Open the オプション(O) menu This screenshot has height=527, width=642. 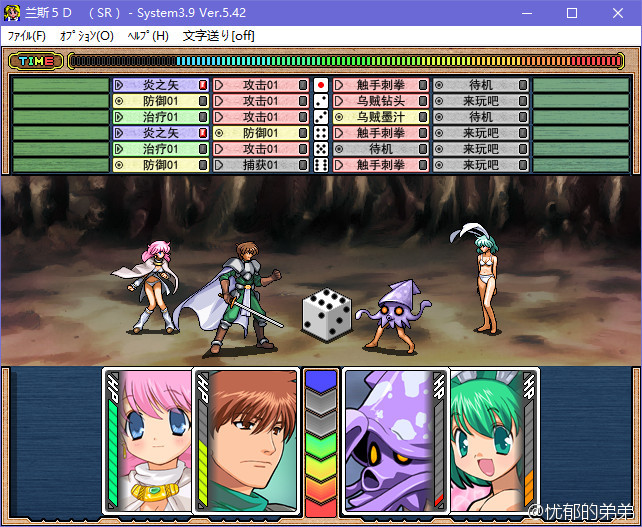click(x=86, y=36)
